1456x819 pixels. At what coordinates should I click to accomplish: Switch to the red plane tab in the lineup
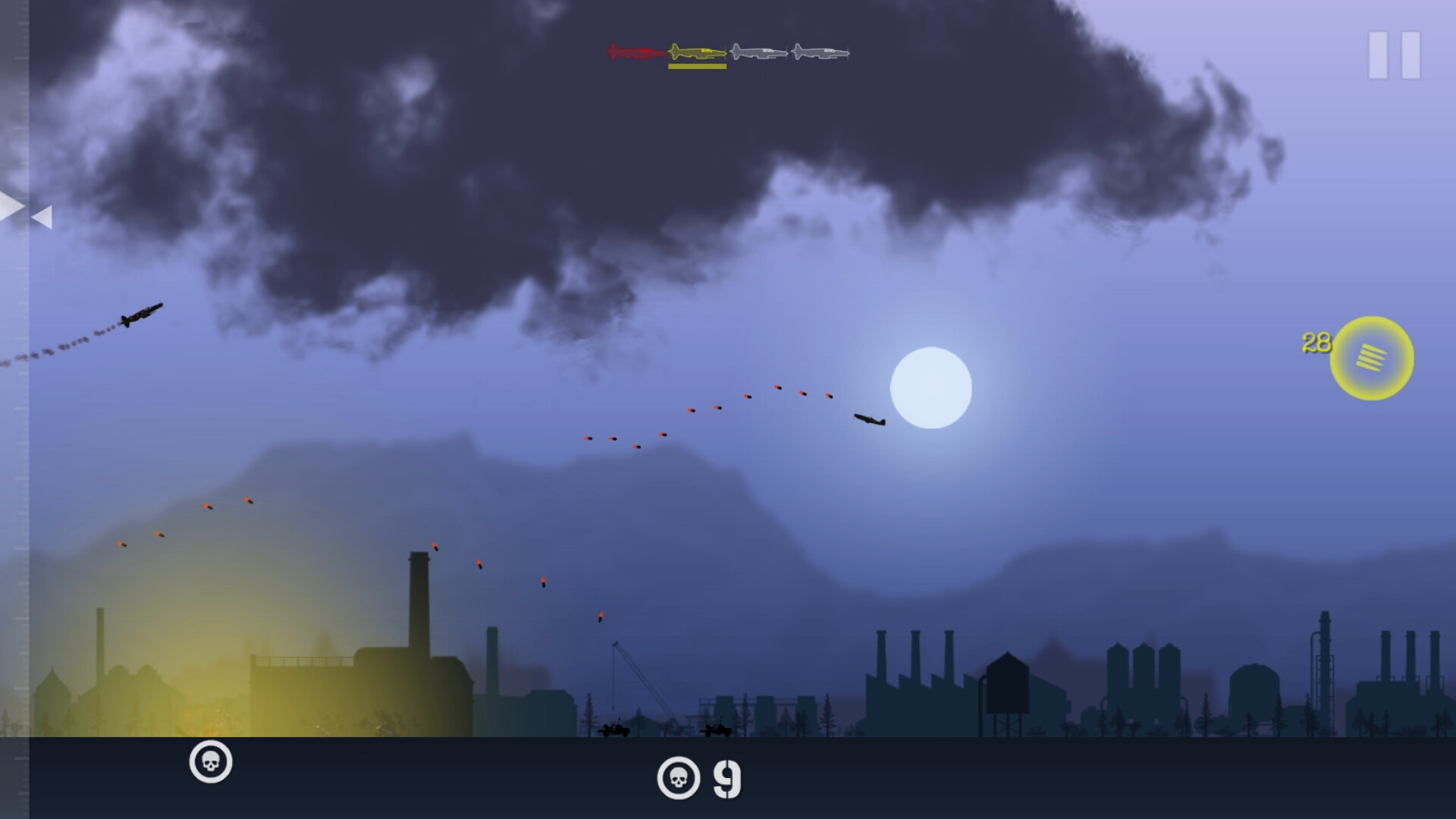[633, 52]
